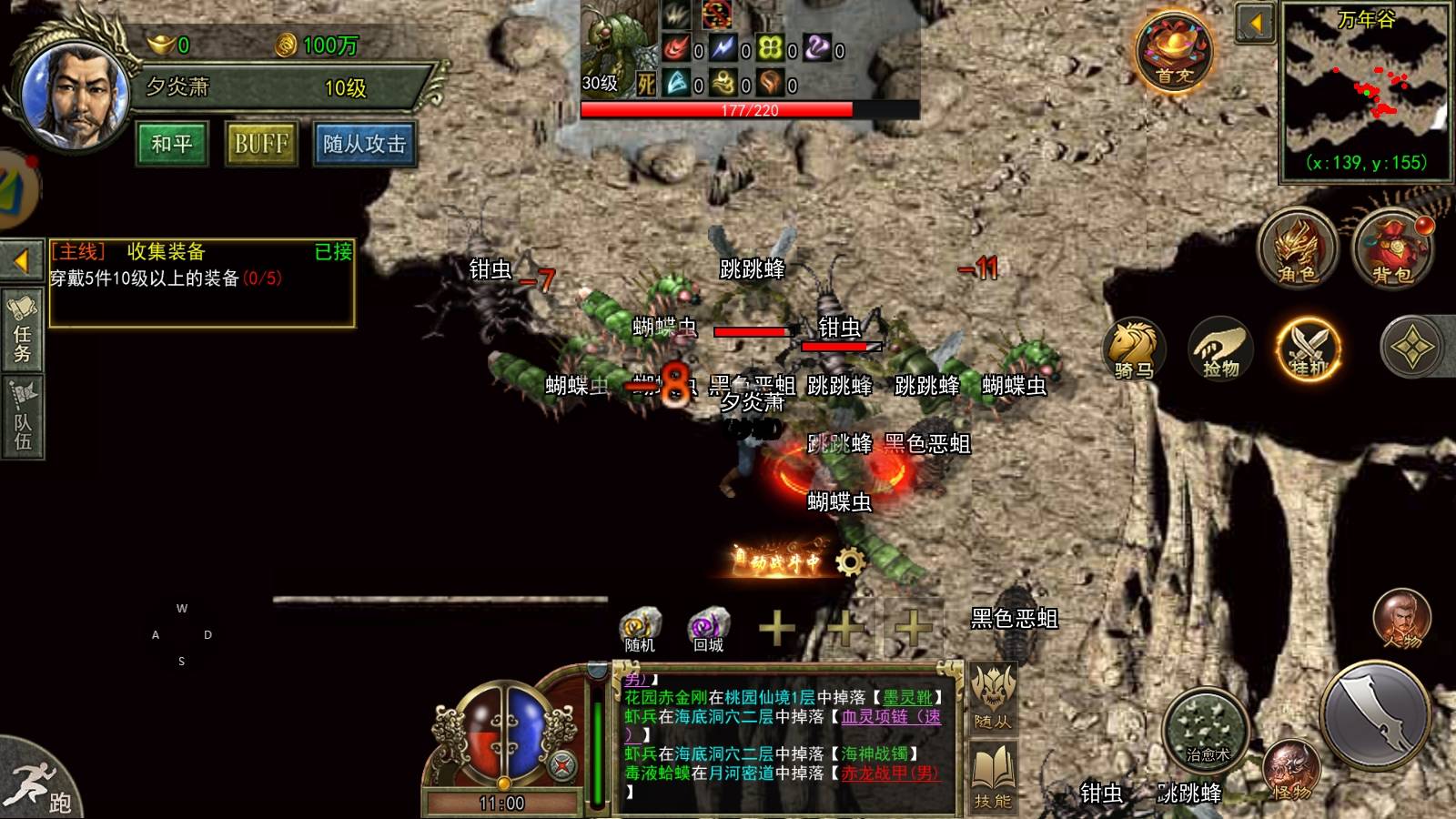Use the 随机 random teleport stone
This screenshot has width=1456, height=819.
point(640,629)
